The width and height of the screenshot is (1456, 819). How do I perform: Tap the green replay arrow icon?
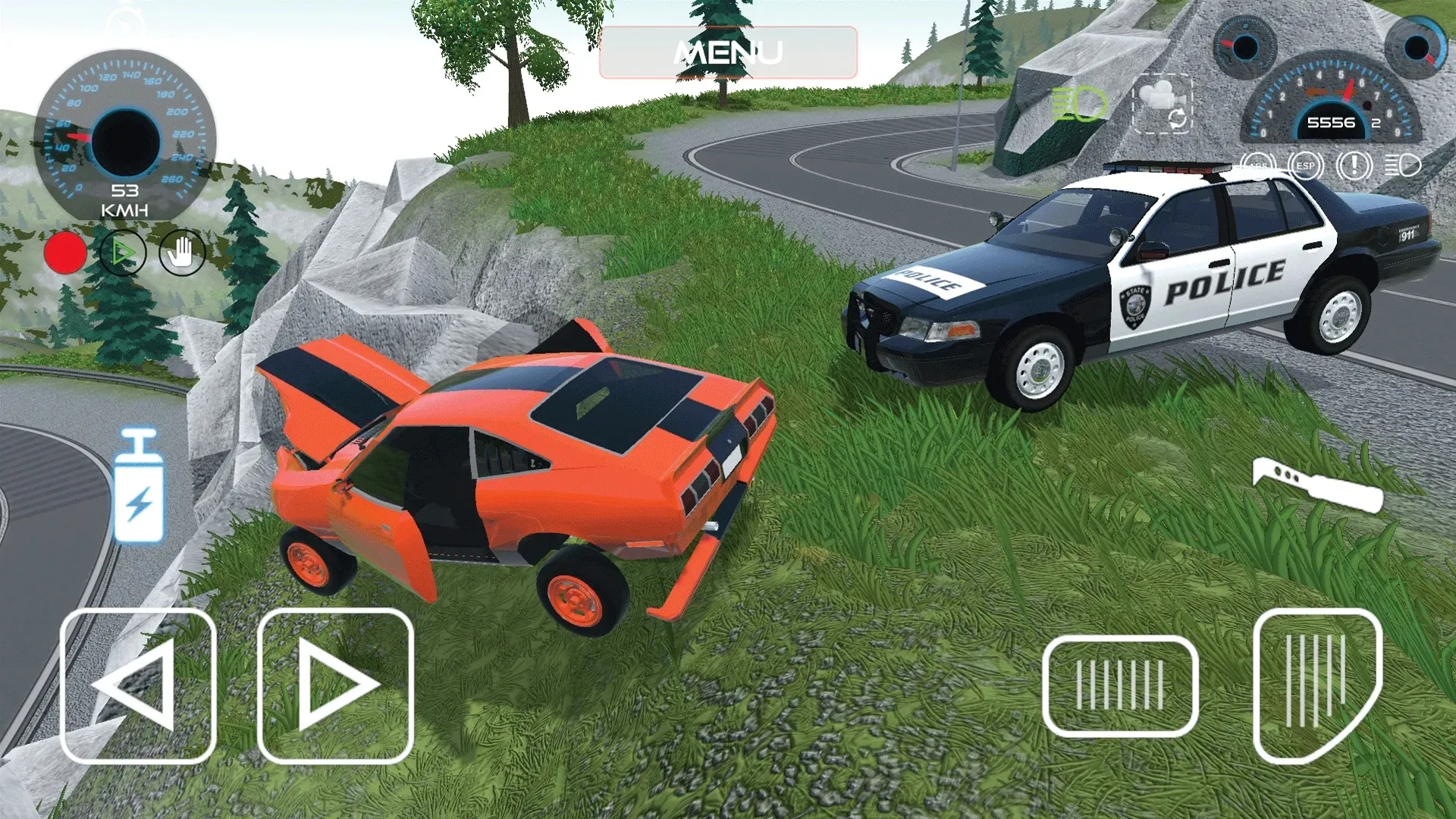click(122, 253)
